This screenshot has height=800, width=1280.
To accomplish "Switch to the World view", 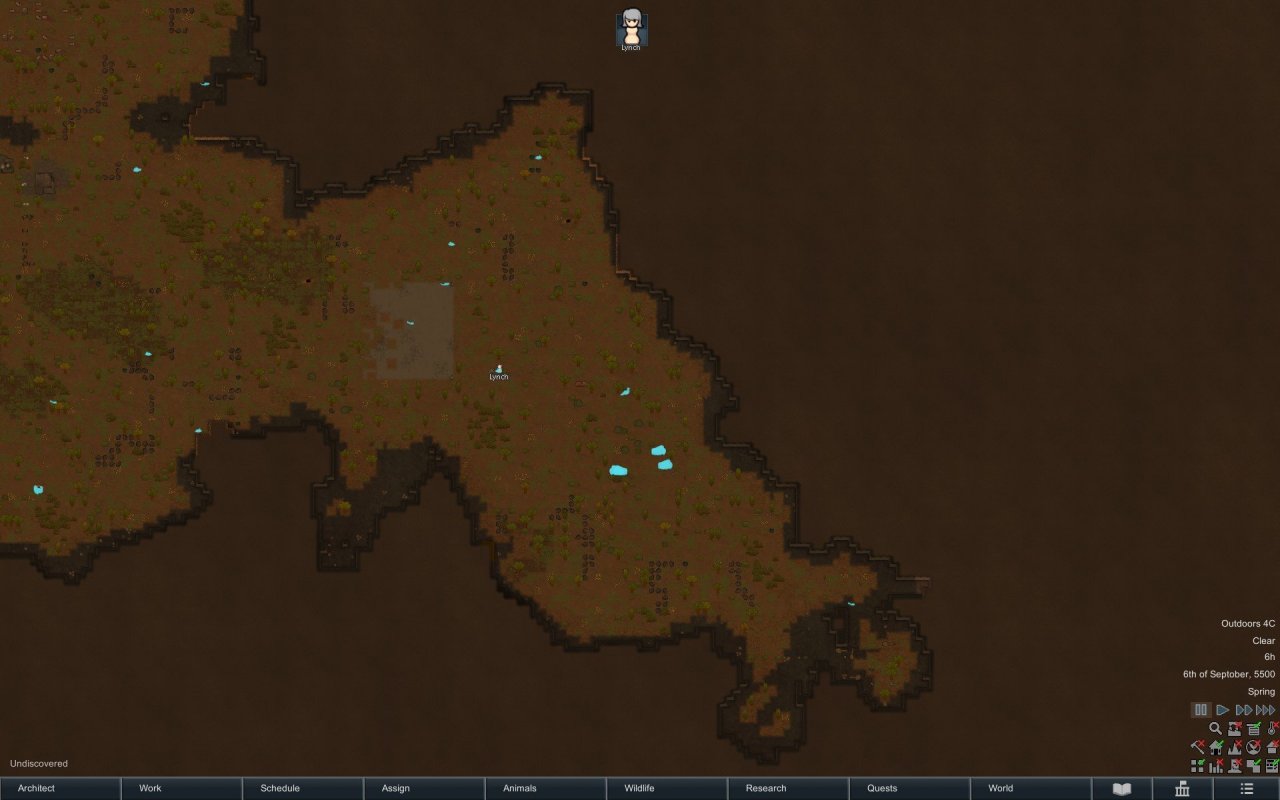I will click(x=1030, y=788).
